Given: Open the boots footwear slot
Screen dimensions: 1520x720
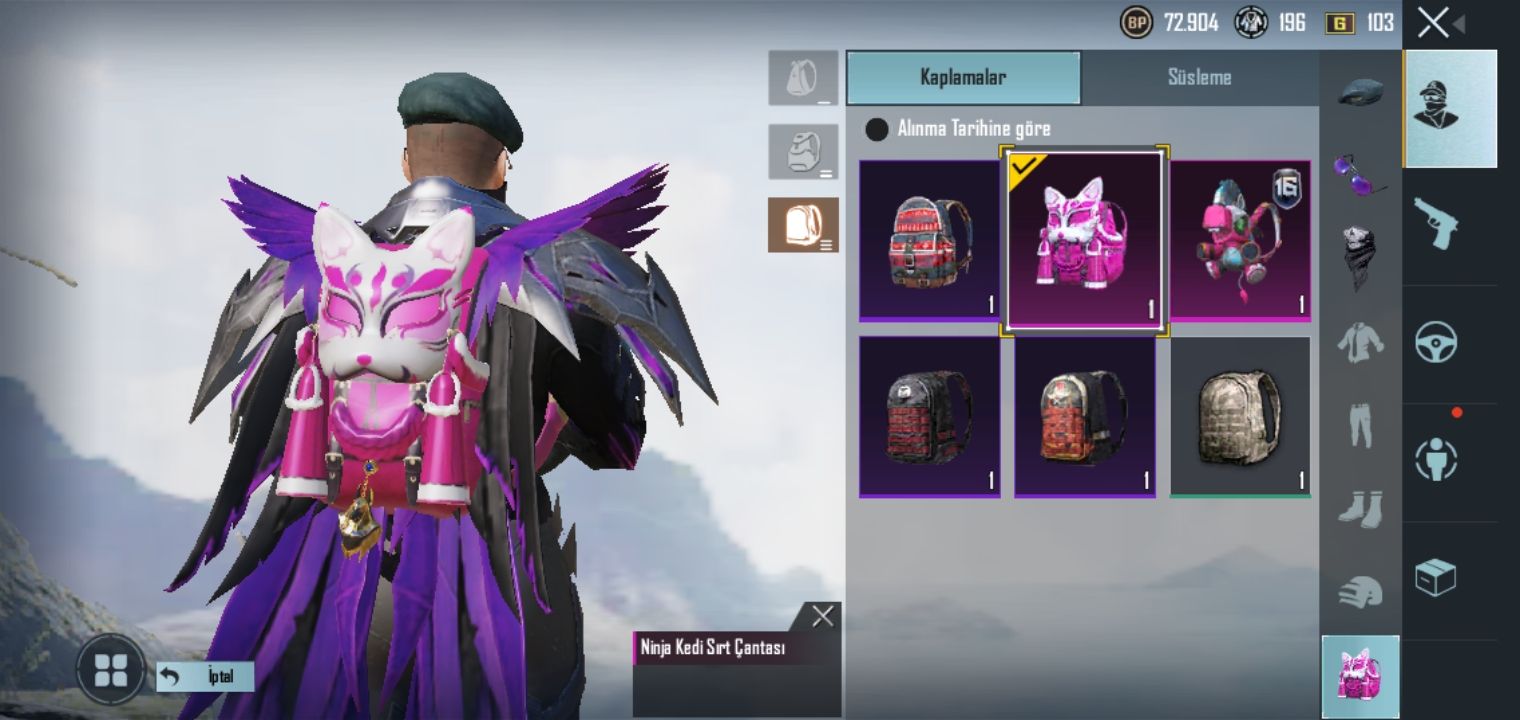Looking at the screenshot, I should coord(1360,509).
